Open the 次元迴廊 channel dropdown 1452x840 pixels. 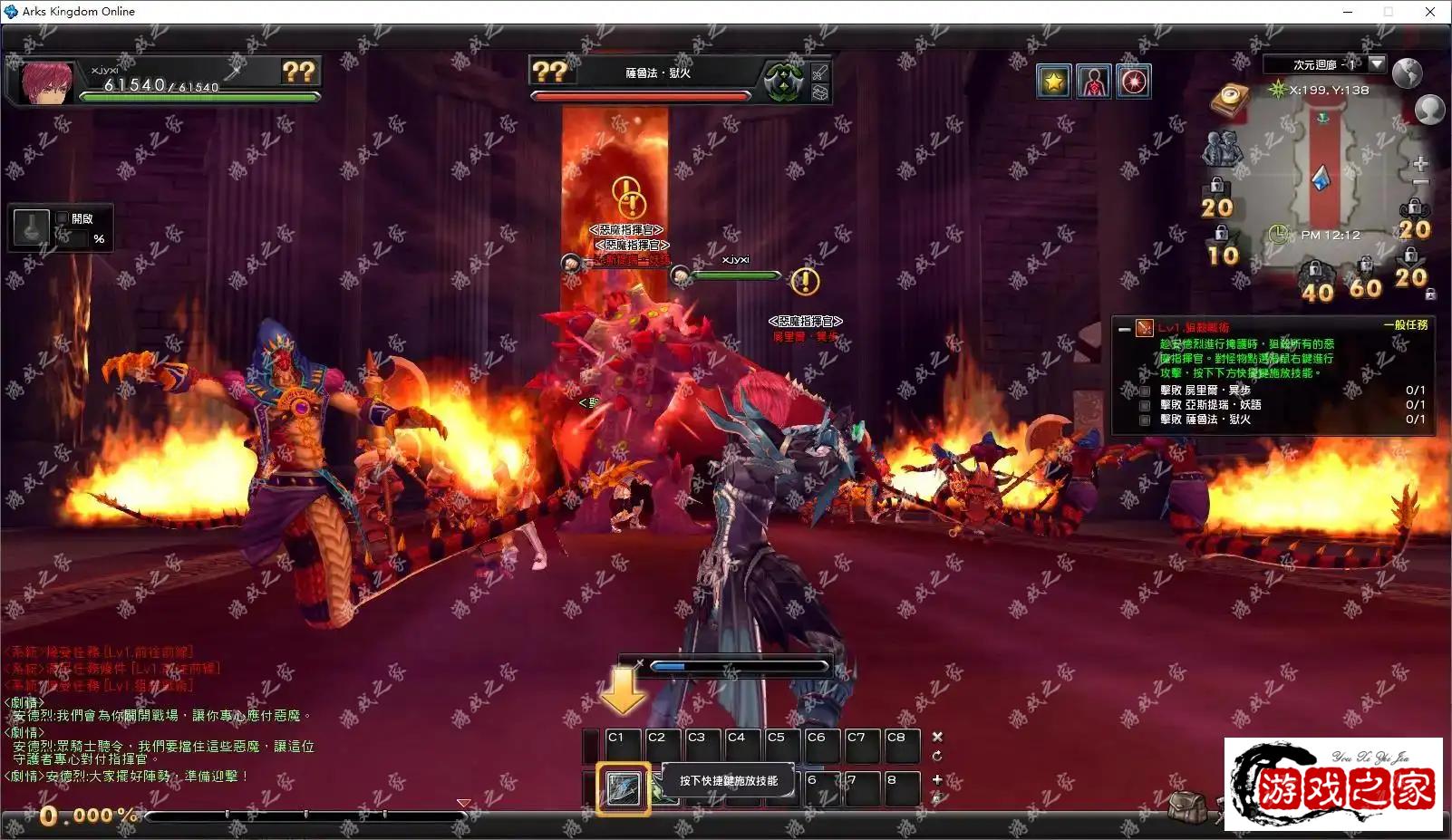[1377, 64]
